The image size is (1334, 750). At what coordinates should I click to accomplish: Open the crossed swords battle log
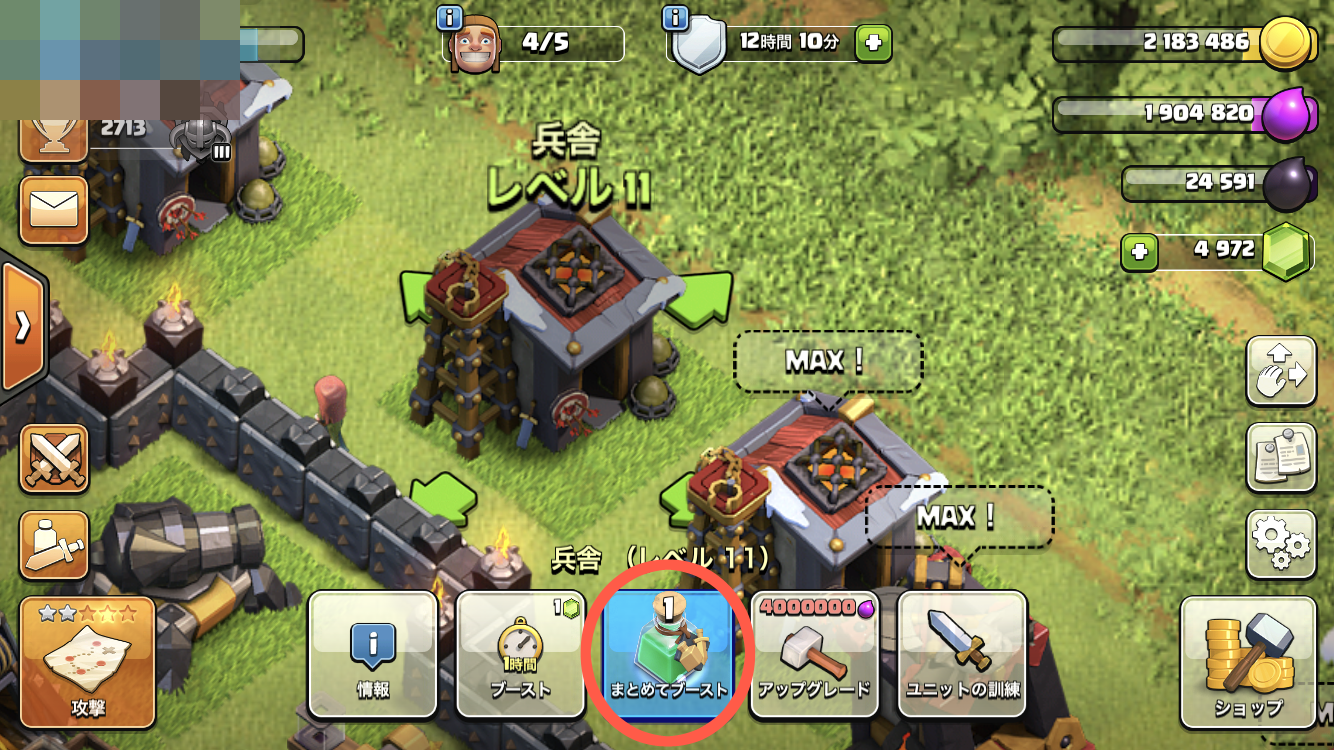tap(54, 459)
